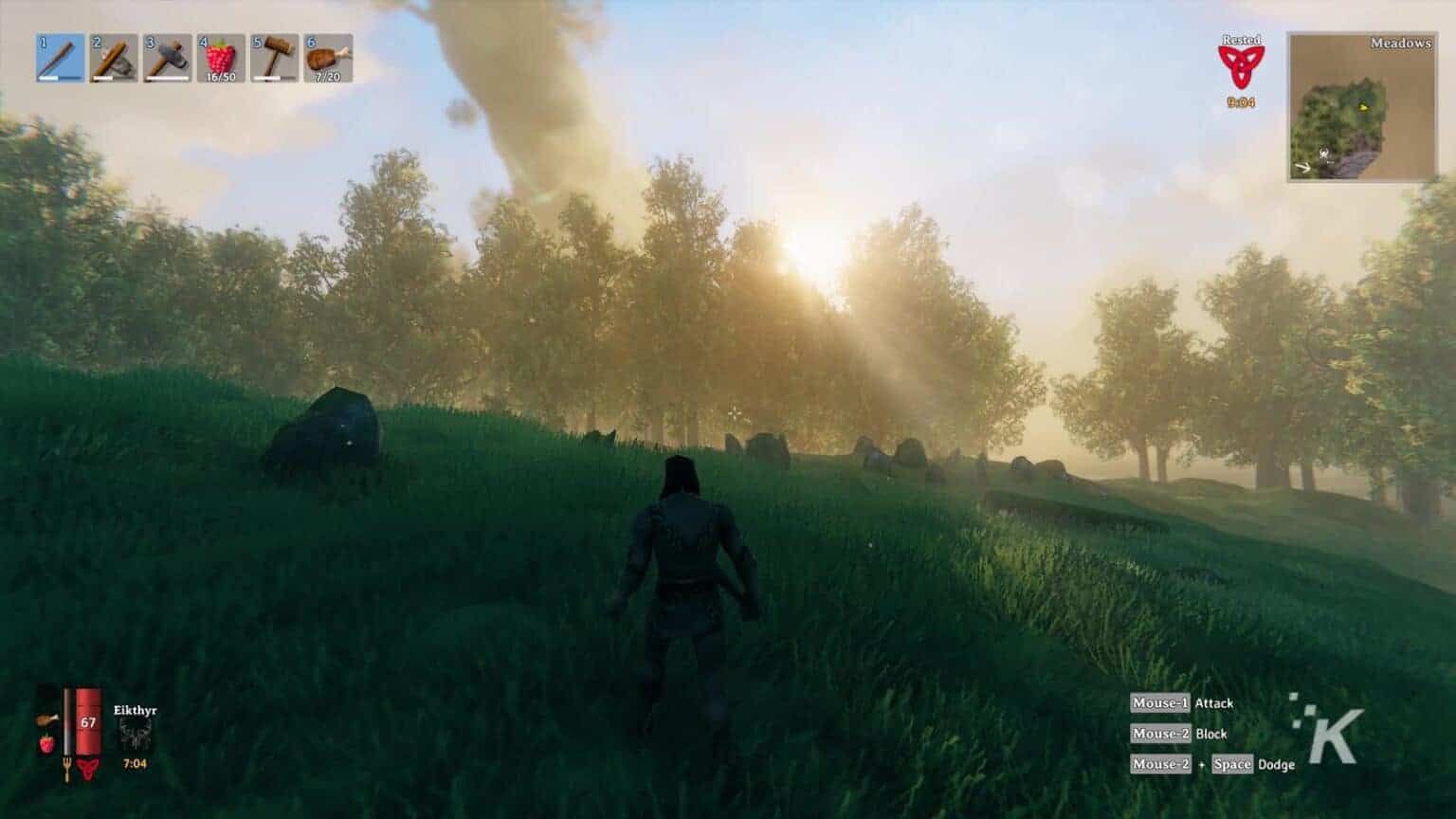Click the cooked meat food slot icon
This screenshot has width=1456, height=819.
[47, 720]
